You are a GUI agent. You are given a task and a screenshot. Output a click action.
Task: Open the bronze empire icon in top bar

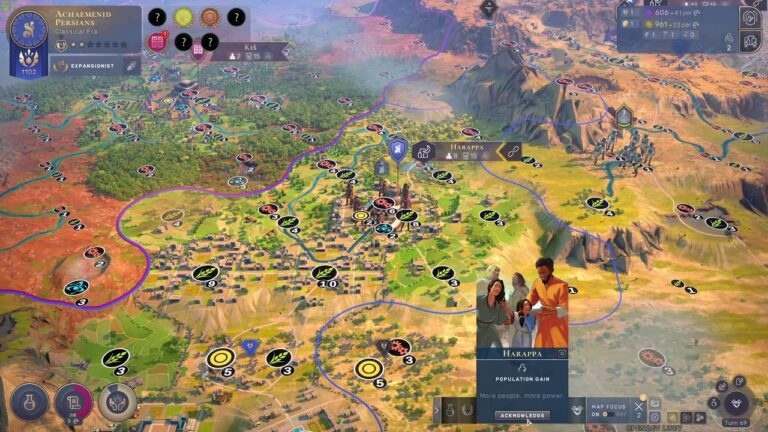209,17
